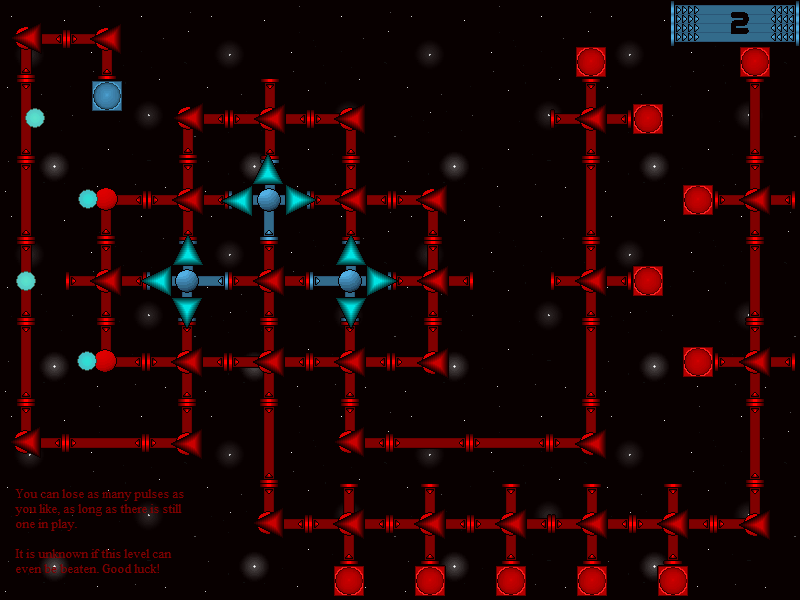Screen dimensions: 800x600
Task: Choose down arrow on the switch lacking a right arrow
Action: [x=187, y=312]
